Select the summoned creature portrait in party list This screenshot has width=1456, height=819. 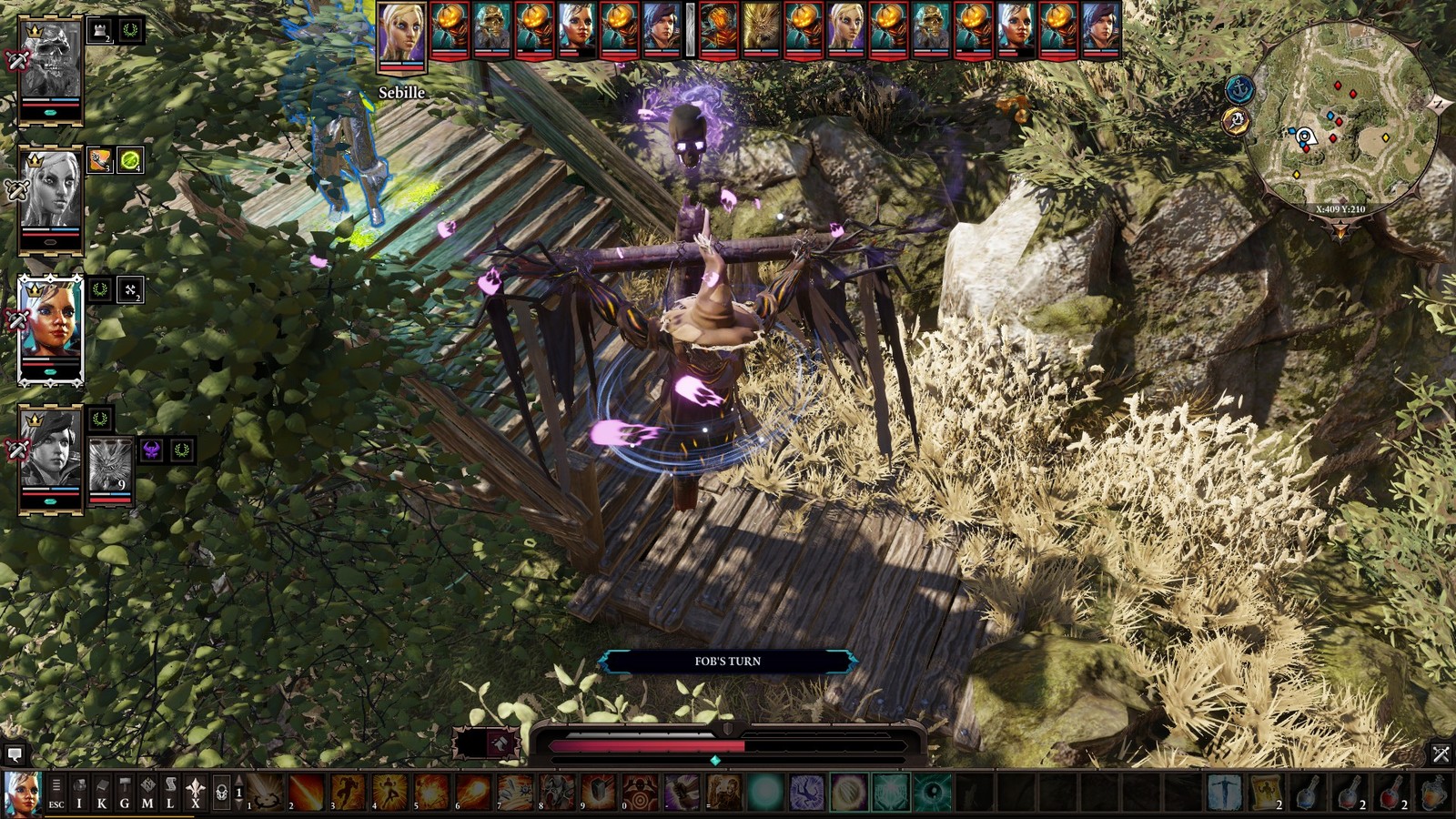(x=110, y=465)
